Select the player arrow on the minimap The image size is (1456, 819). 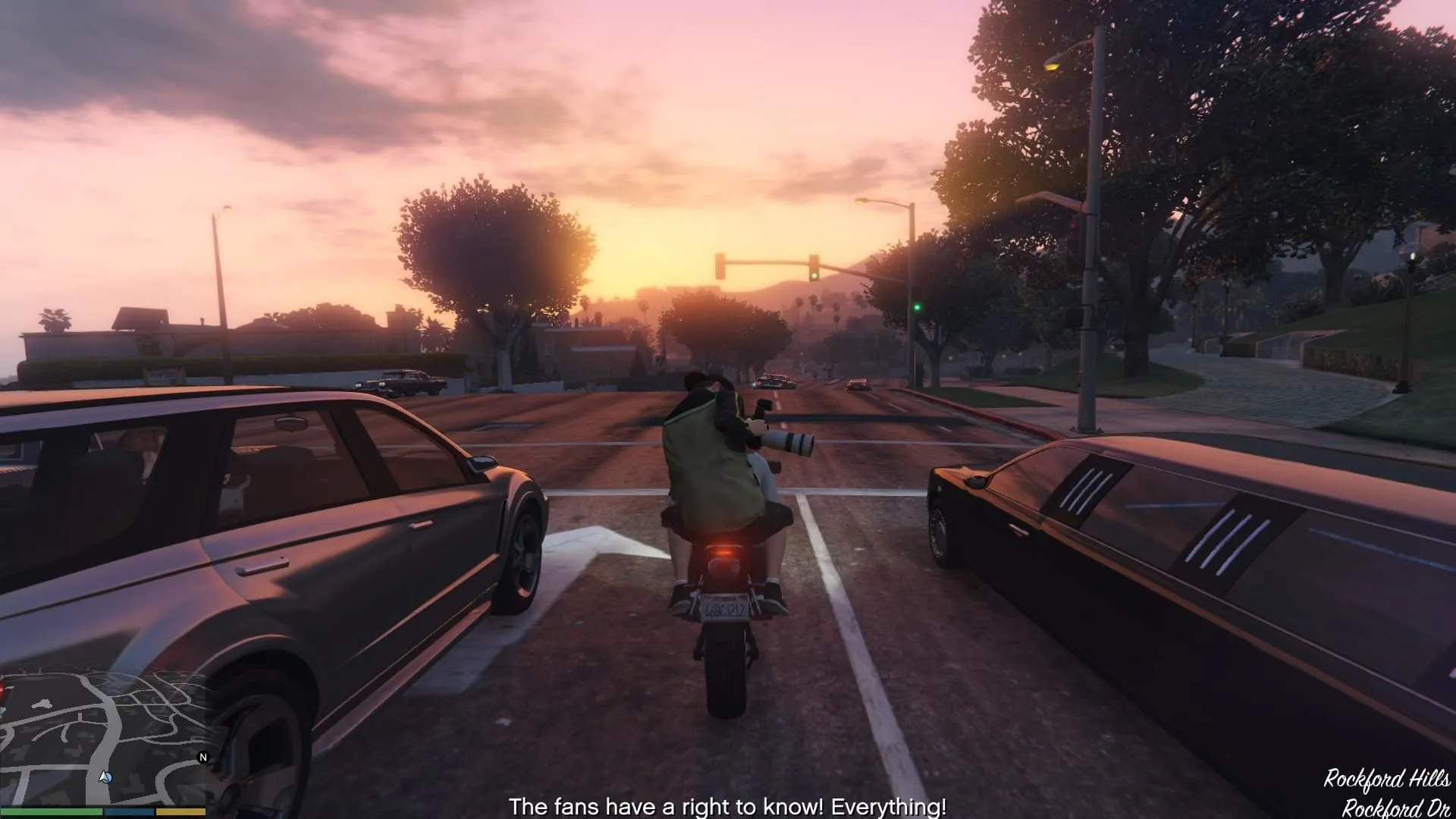[105, 777]
